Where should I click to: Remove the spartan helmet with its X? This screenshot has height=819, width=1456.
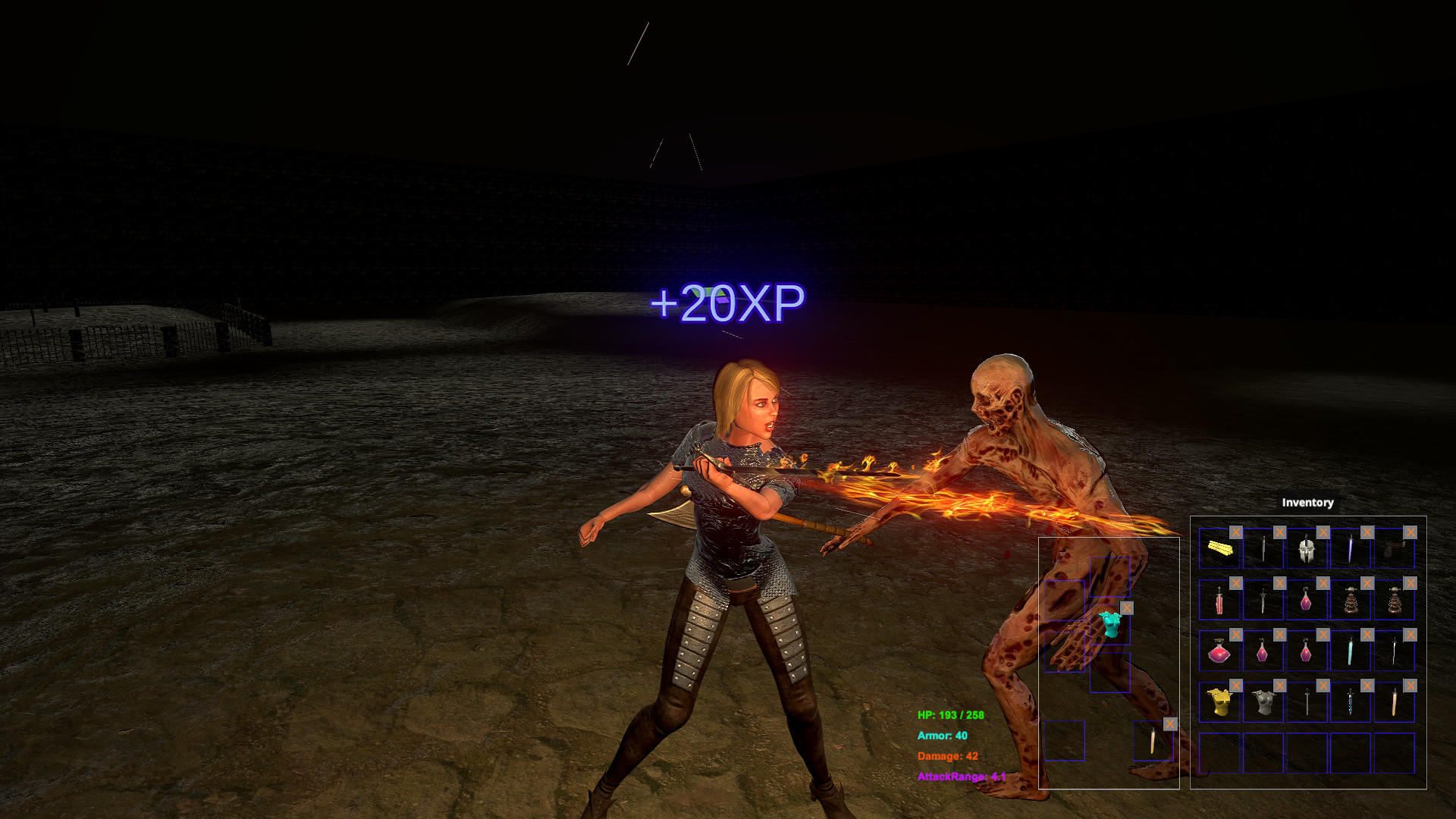[1323, 532]
